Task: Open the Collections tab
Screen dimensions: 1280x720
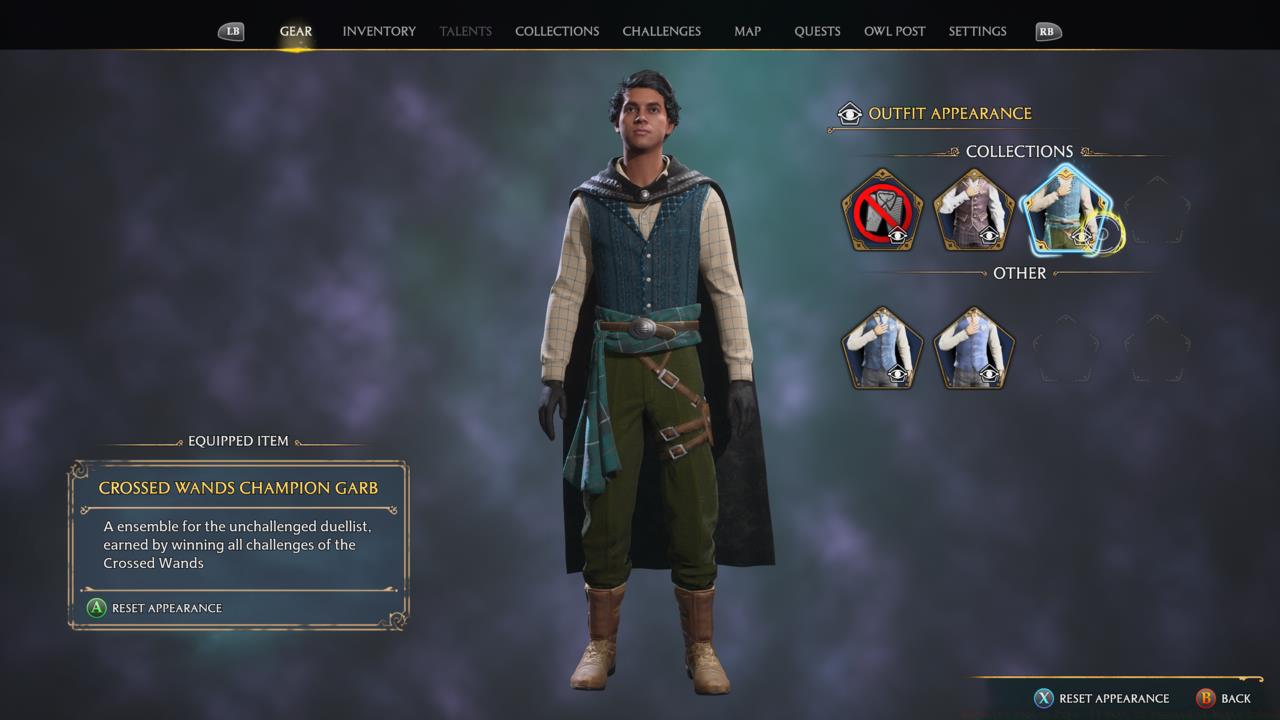Action: 557,31
